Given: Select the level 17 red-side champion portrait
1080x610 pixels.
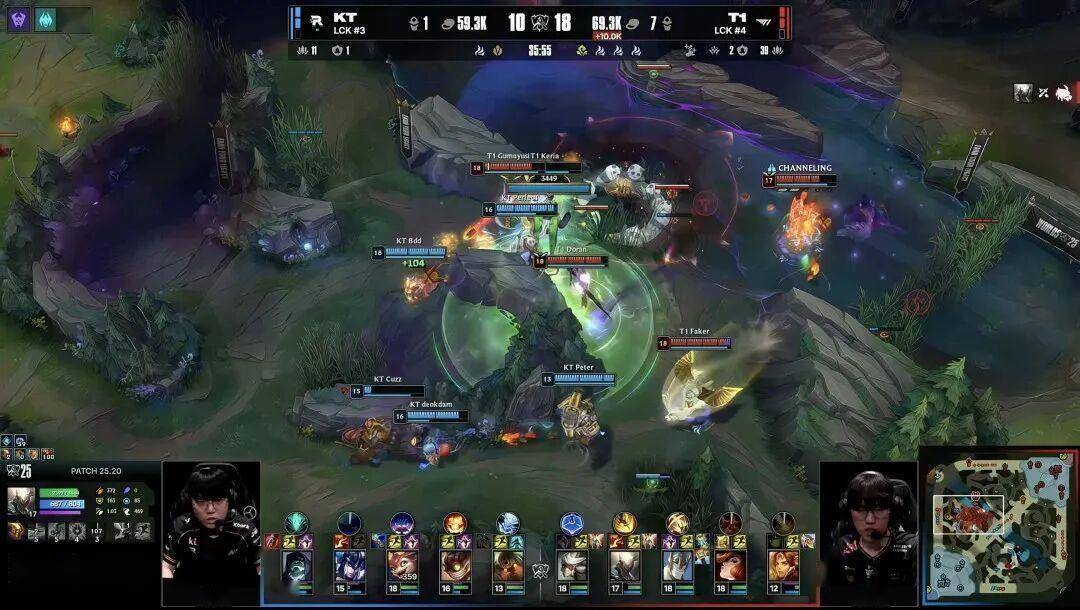Looking at the screenshot, I should click(x=625, y=566).
